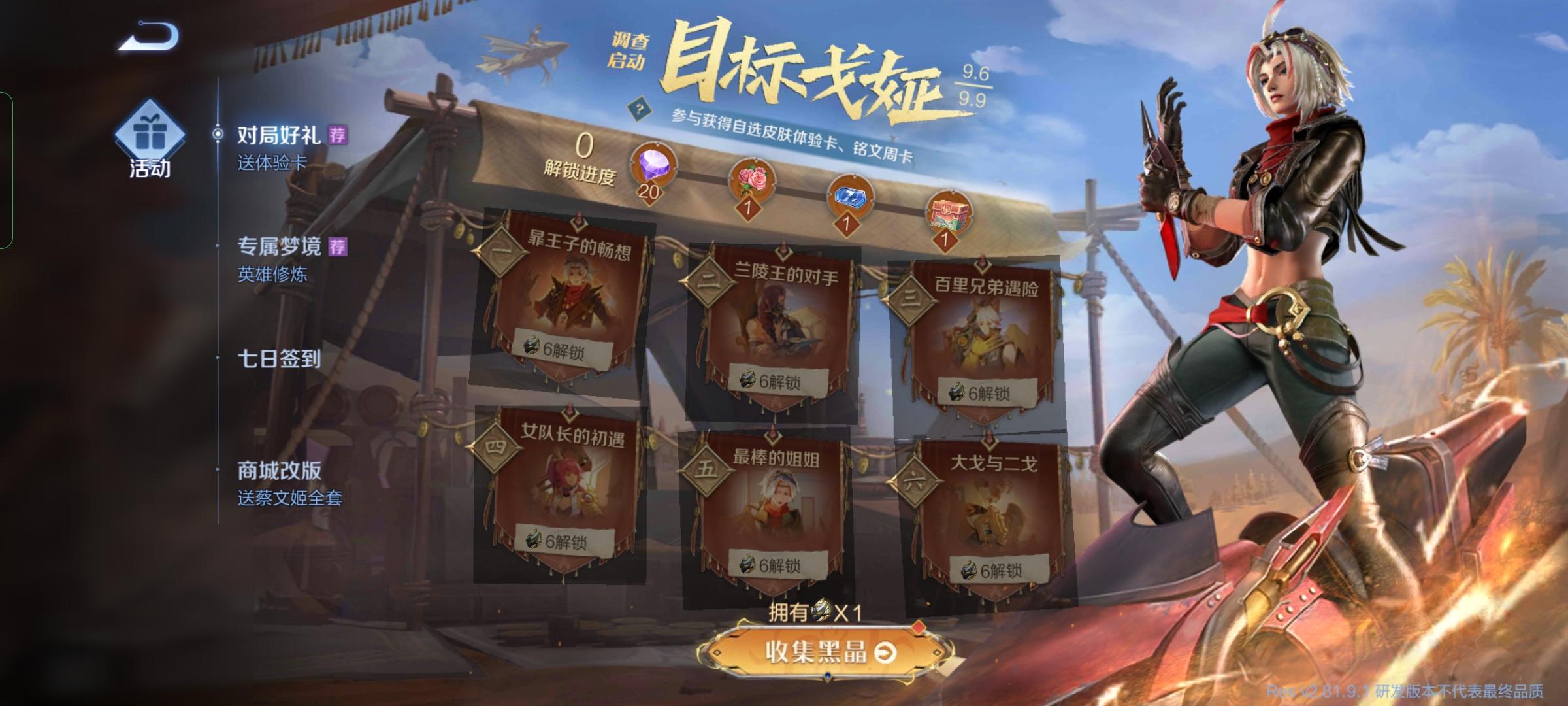Click the question mark help icon beside 目标戈娅
Image resolution: width=1568 pixels, height=706 pixels.
click(639, 108)
